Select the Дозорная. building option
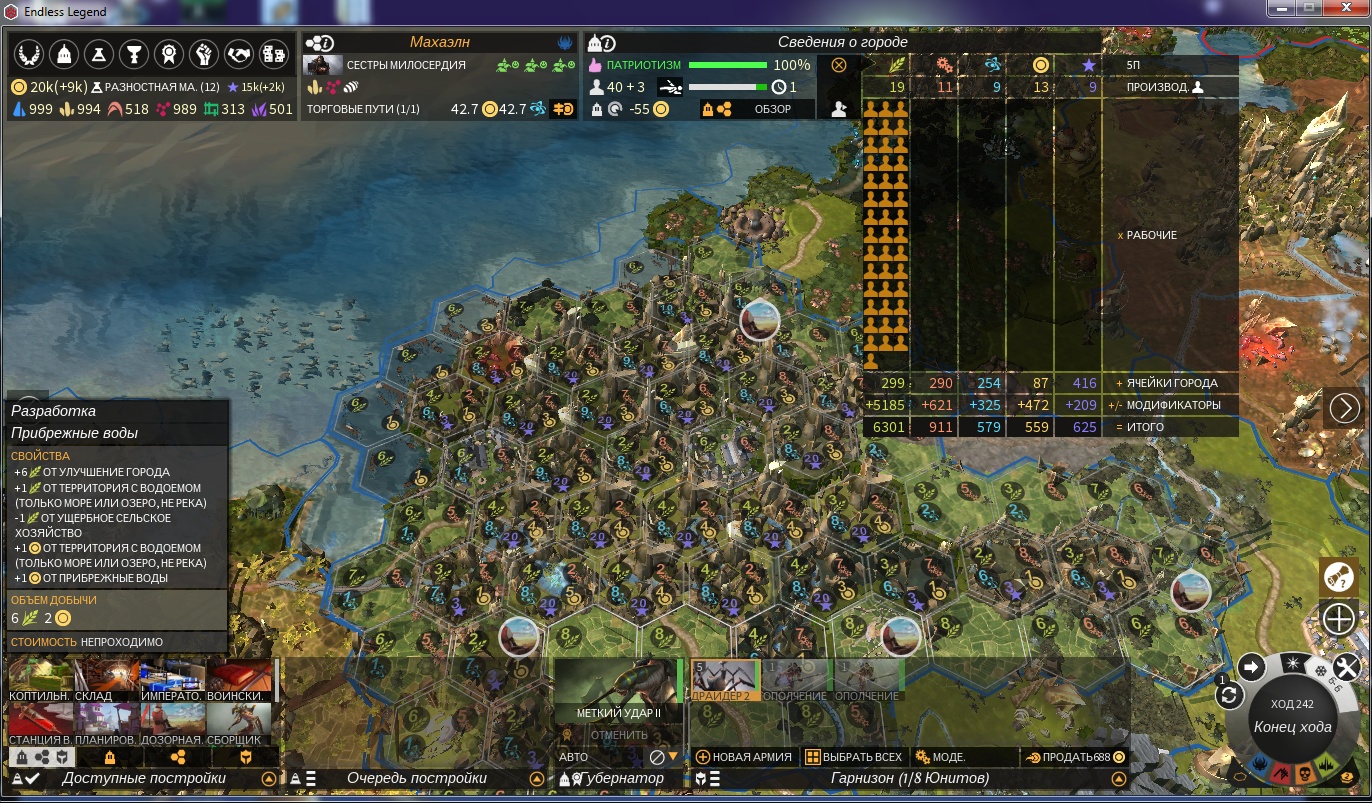The height and width of the screenshot is (803, 1372). [173, 724]
